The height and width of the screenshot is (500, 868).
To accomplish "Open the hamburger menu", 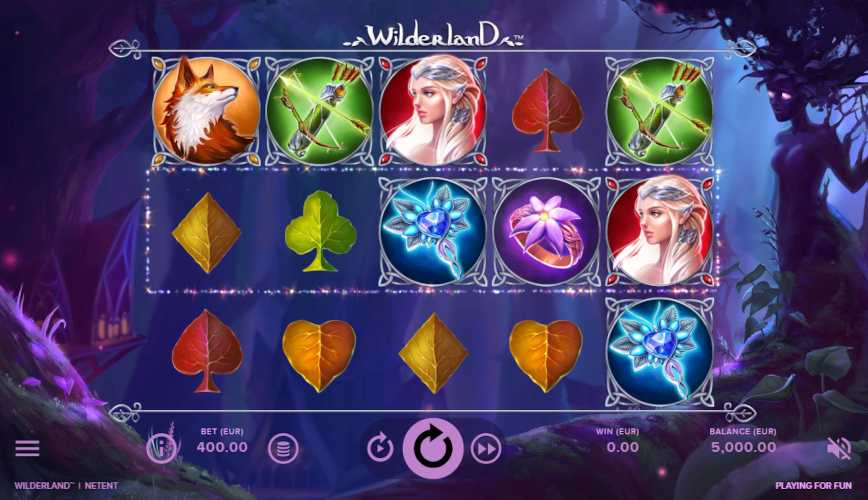I will point(27,448).
